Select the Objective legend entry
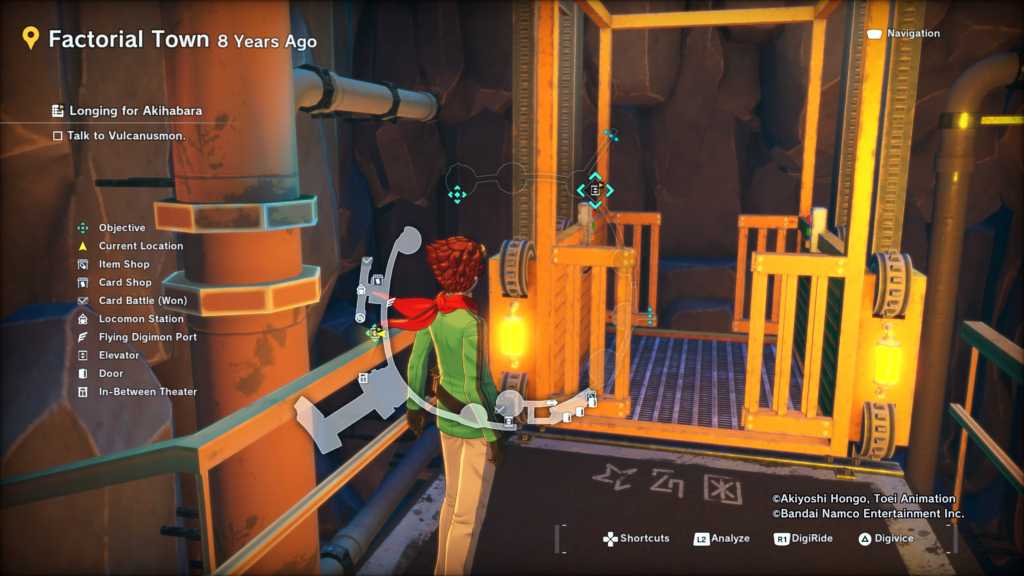Image resolution: width=1024 pixels, height=576 pixels. coord(121,228)
